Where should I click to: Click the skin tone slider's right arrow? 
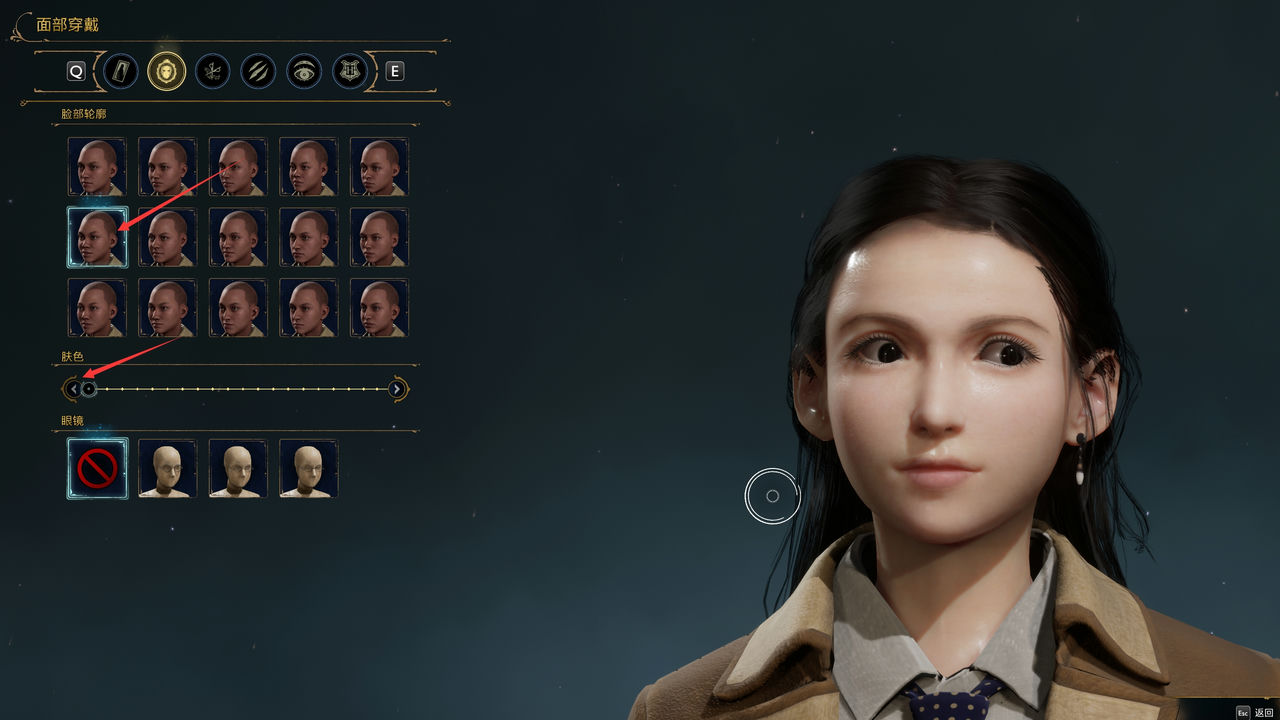pos(397,389)
